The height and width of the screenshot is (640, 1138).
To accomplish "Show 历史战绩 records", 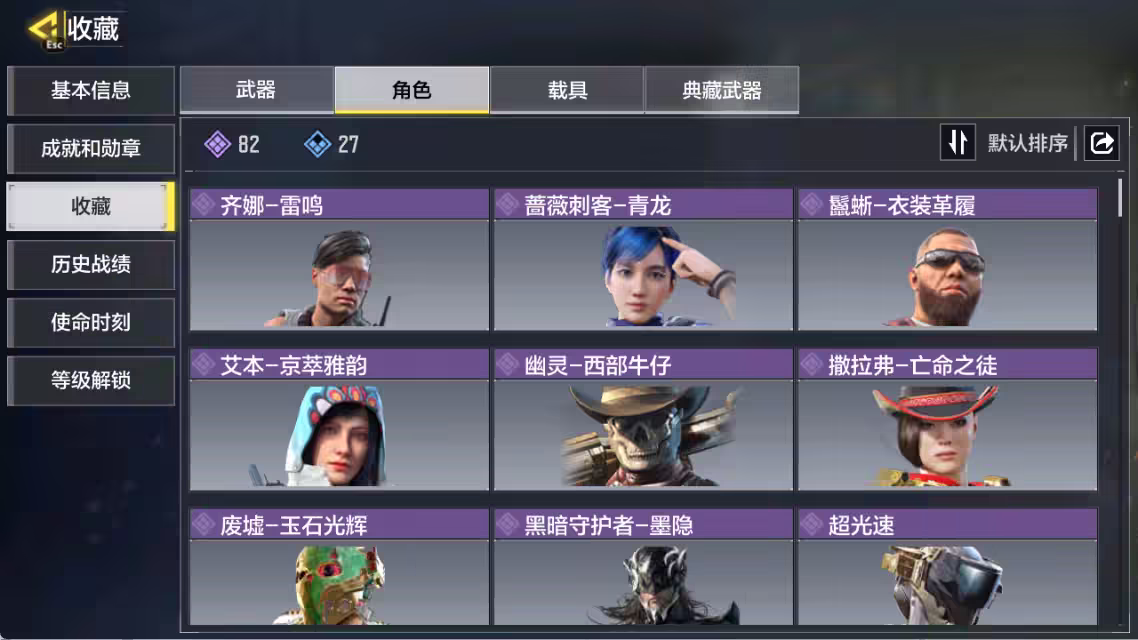I will (x=90, y=265).
